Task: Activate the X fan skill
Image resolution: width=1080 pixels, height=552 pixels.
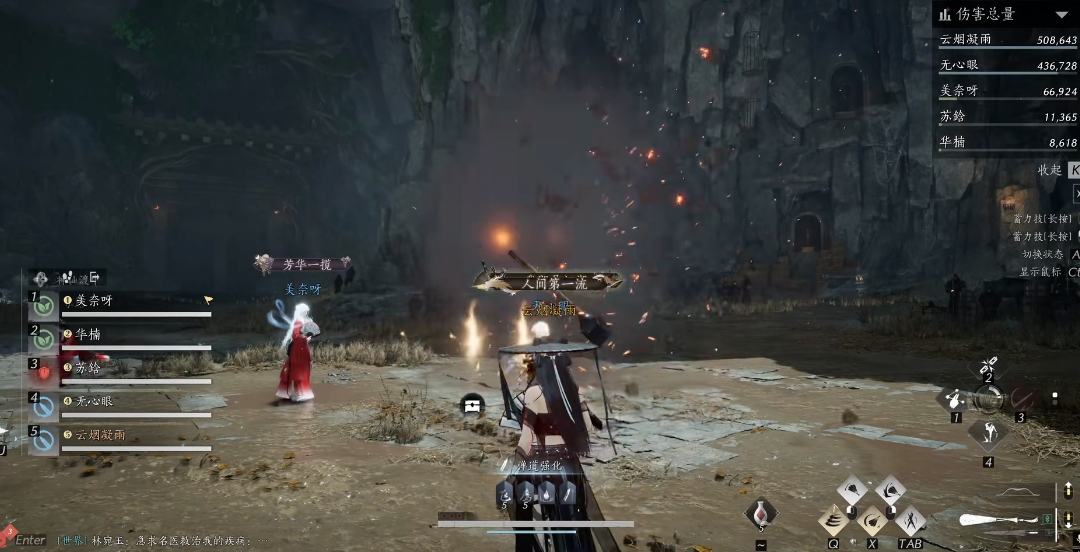Action: point(872,519)
